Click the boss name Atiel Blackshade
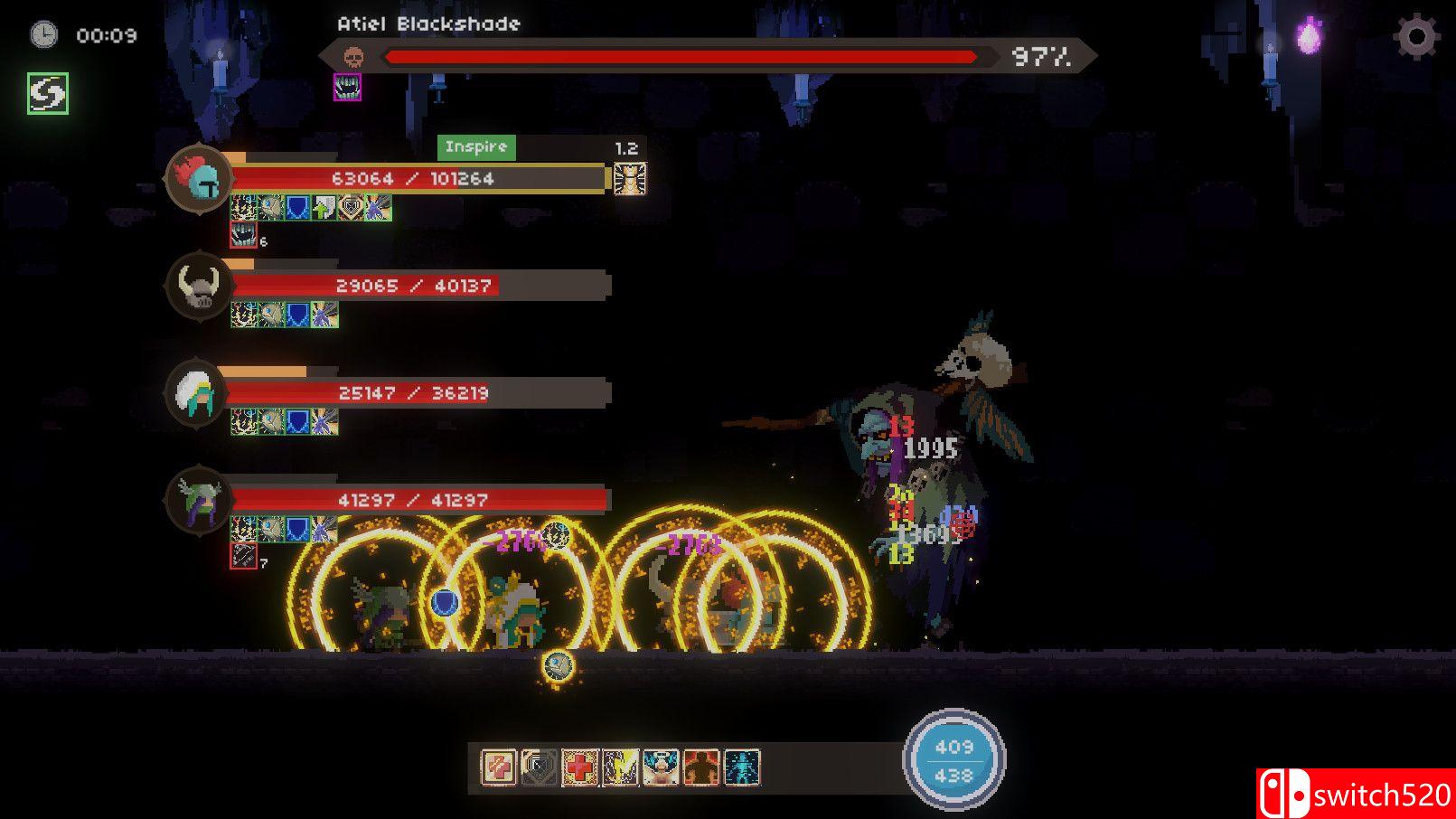1456x819 pixels. (x=427, y=24)
